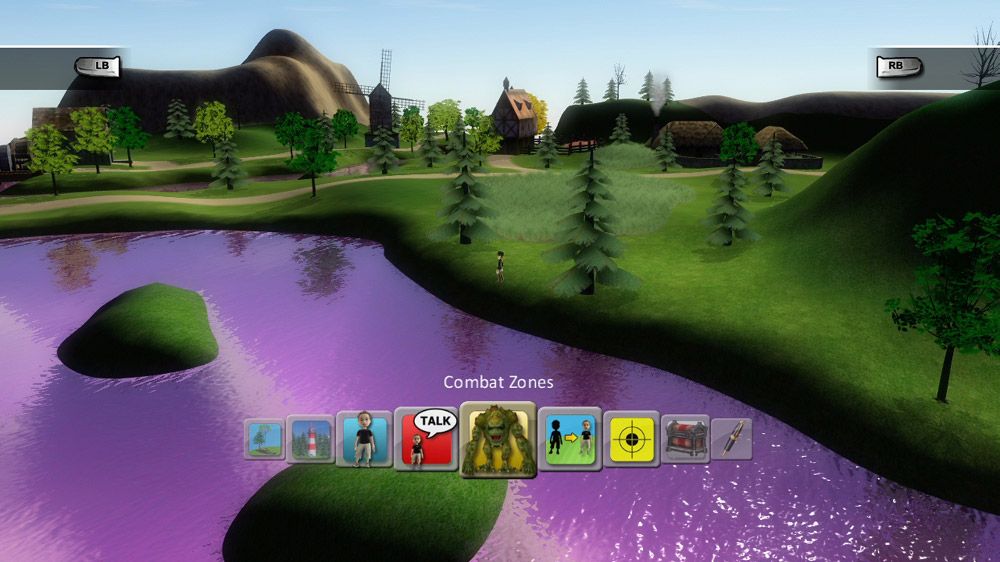Choose the lighthouse icon in the toolbar
The image size is (1000, 562).
310,439
